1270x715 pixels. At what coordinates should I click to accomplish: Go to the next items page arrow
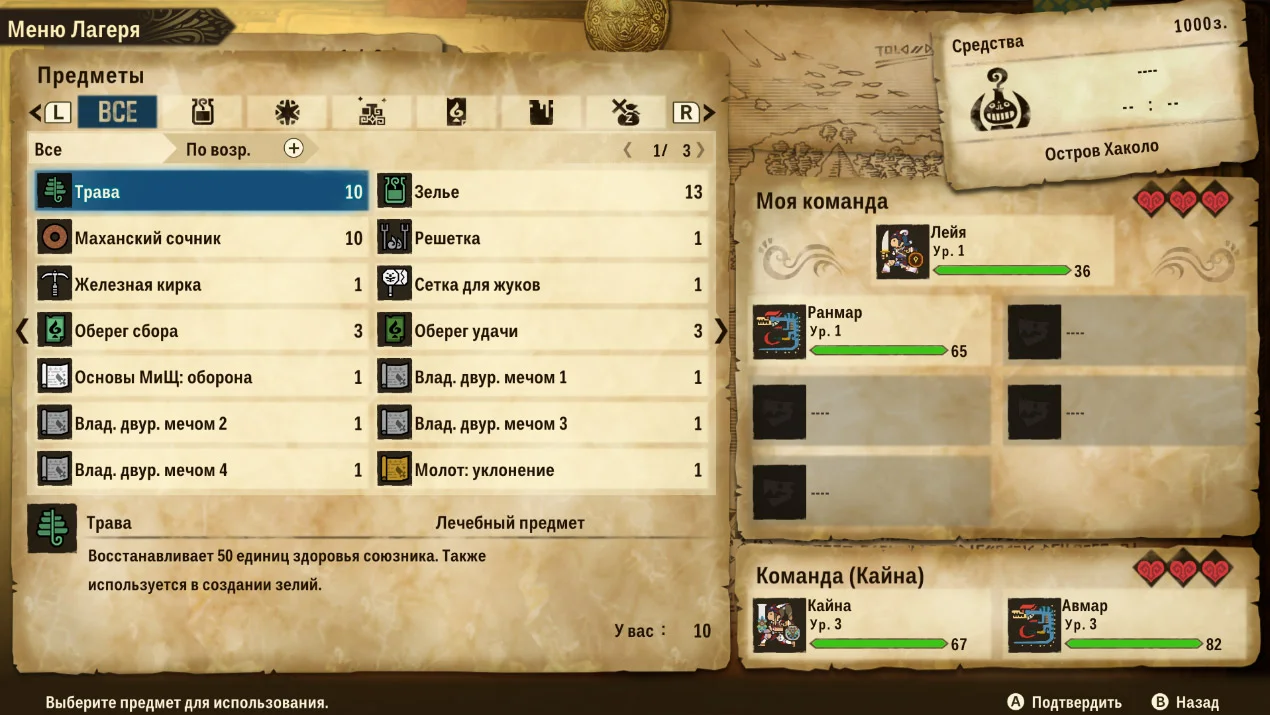coord(720,331)
